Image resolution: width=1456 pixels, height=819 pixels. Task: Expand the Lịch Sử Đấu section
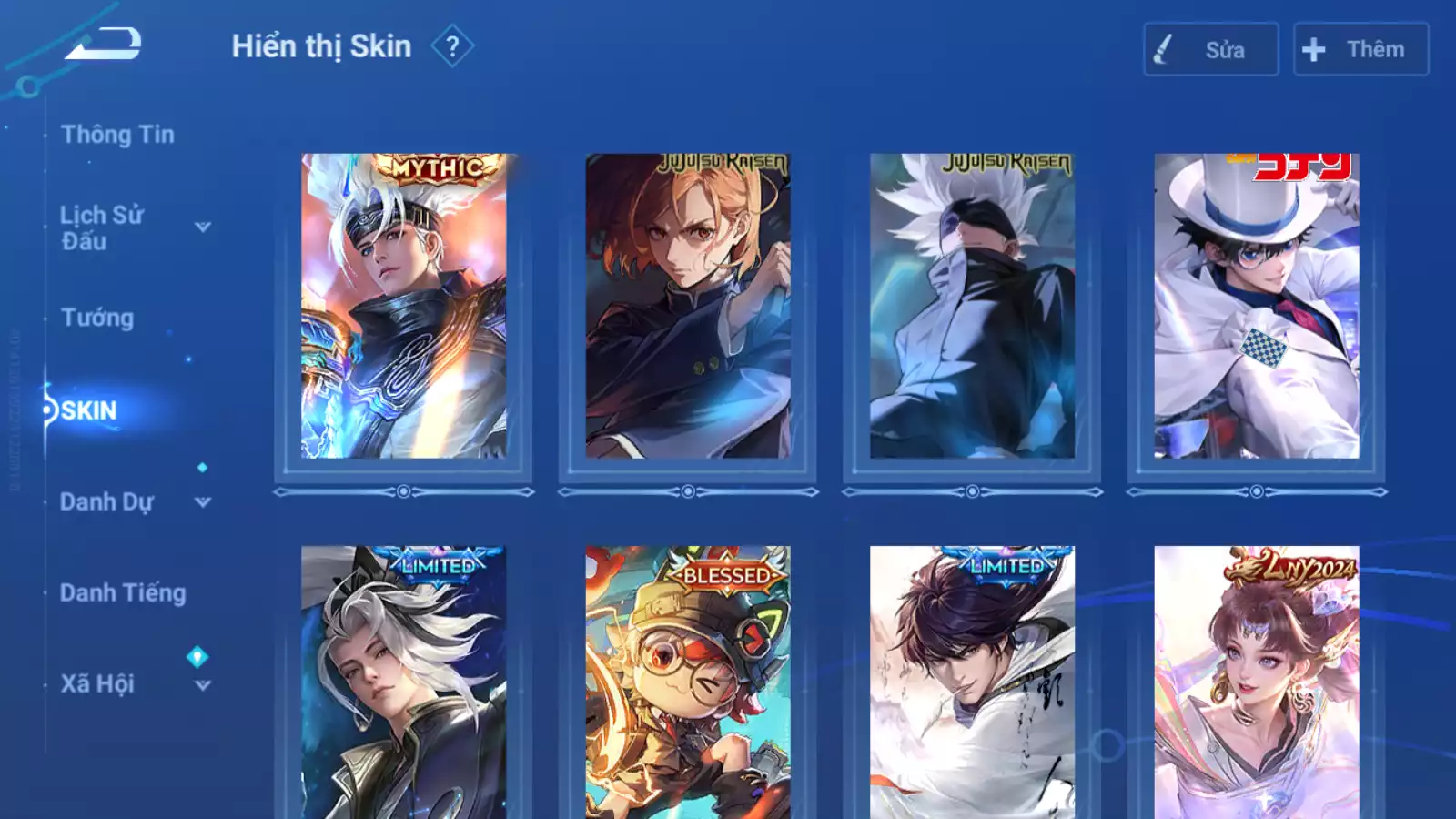[x=203, y=227]
